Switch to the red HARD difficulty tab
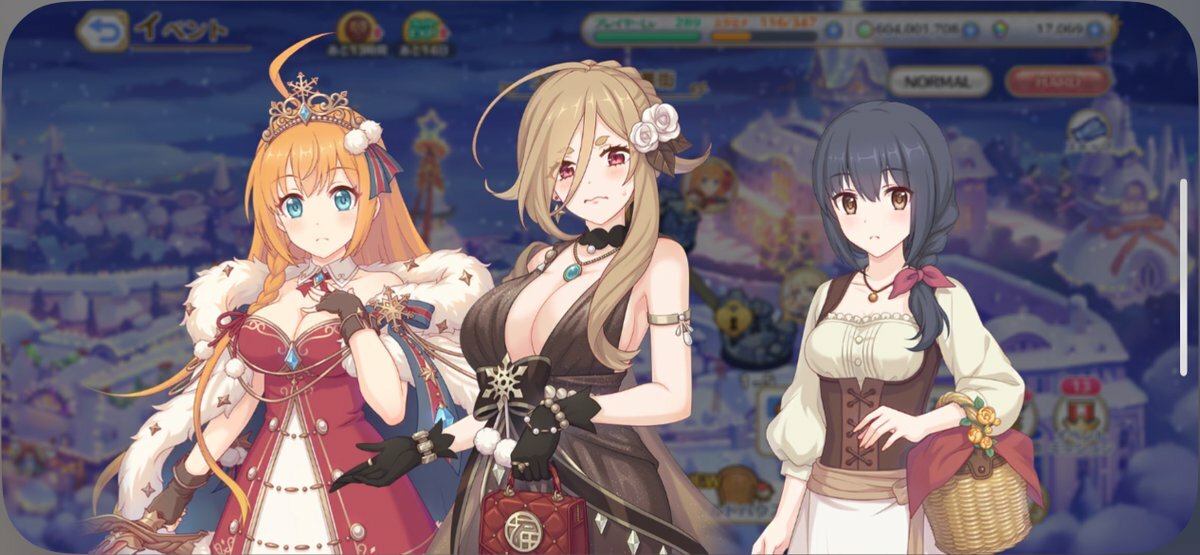The image size is (1200, 555). (x=1058, y=80)
